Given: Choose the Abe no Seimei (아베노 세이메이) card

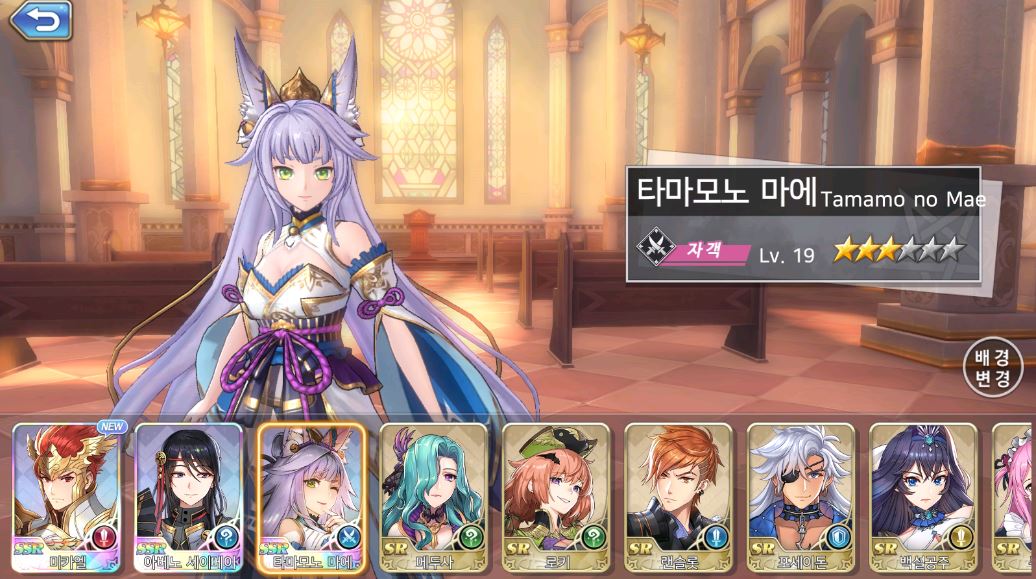Looking at the screenshot, I should coord(188,497).
